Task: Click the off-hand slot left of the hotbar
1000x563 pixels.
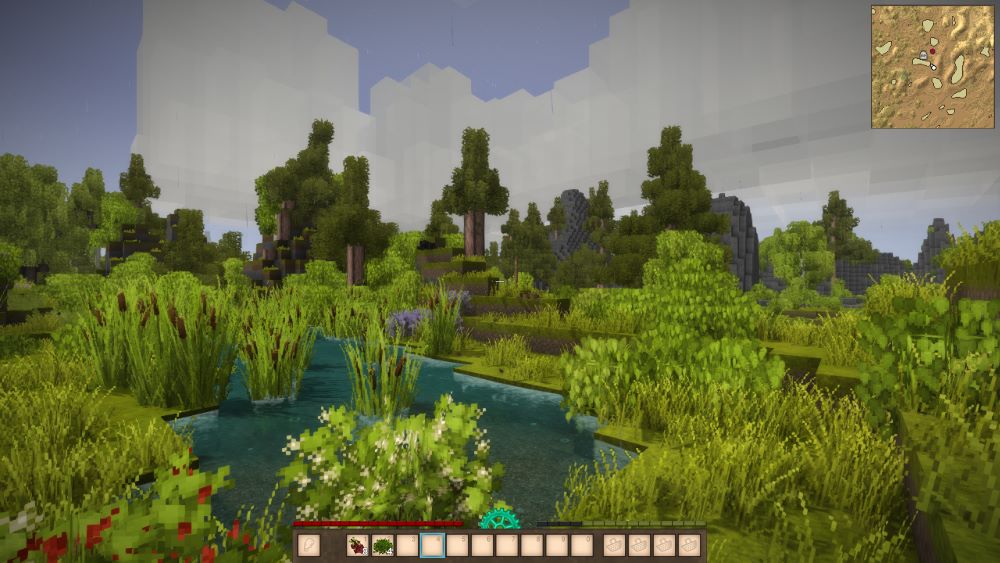Action: click(309, 545)
